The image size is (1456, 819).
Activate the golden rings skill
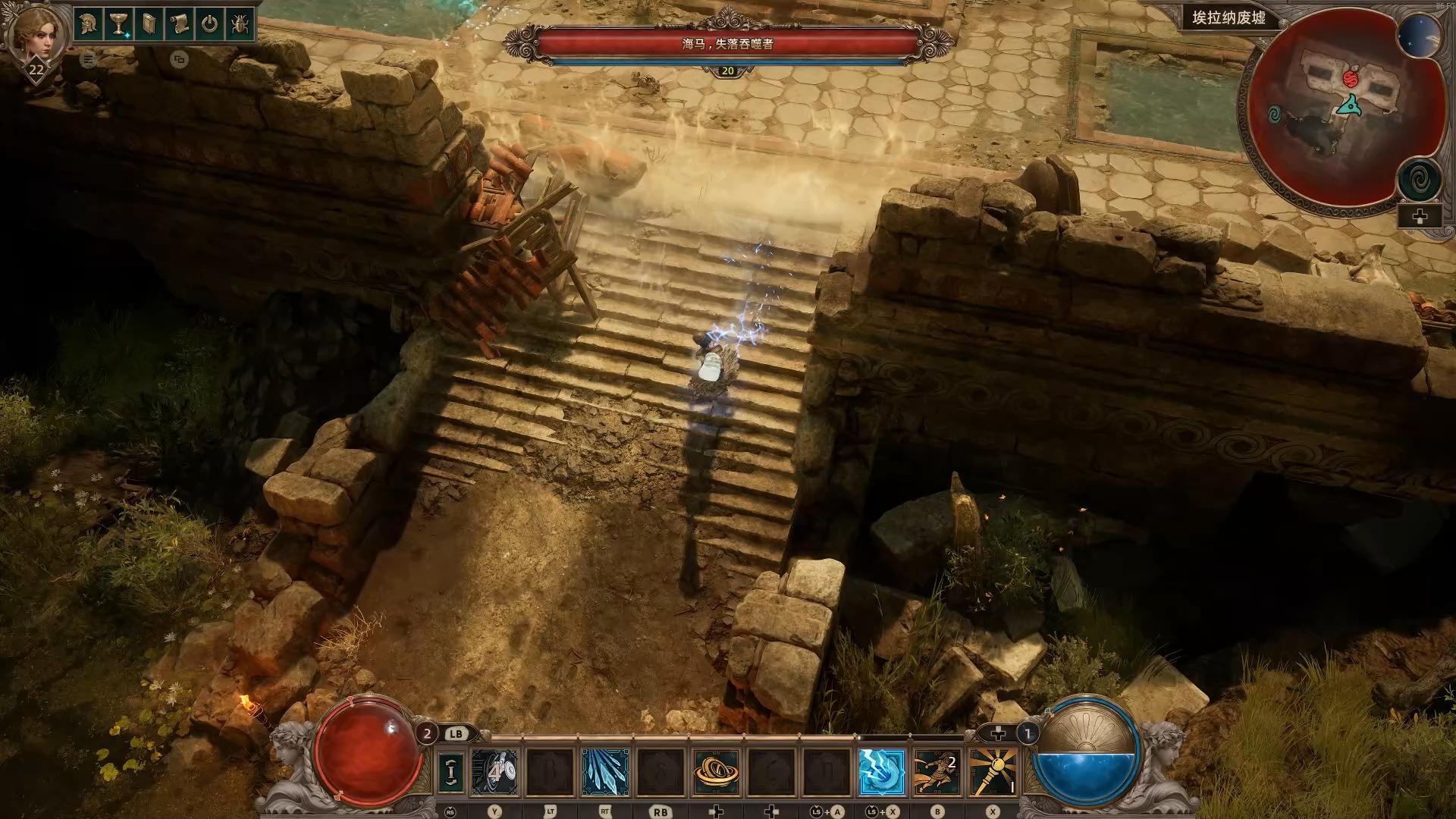point(716,772)
